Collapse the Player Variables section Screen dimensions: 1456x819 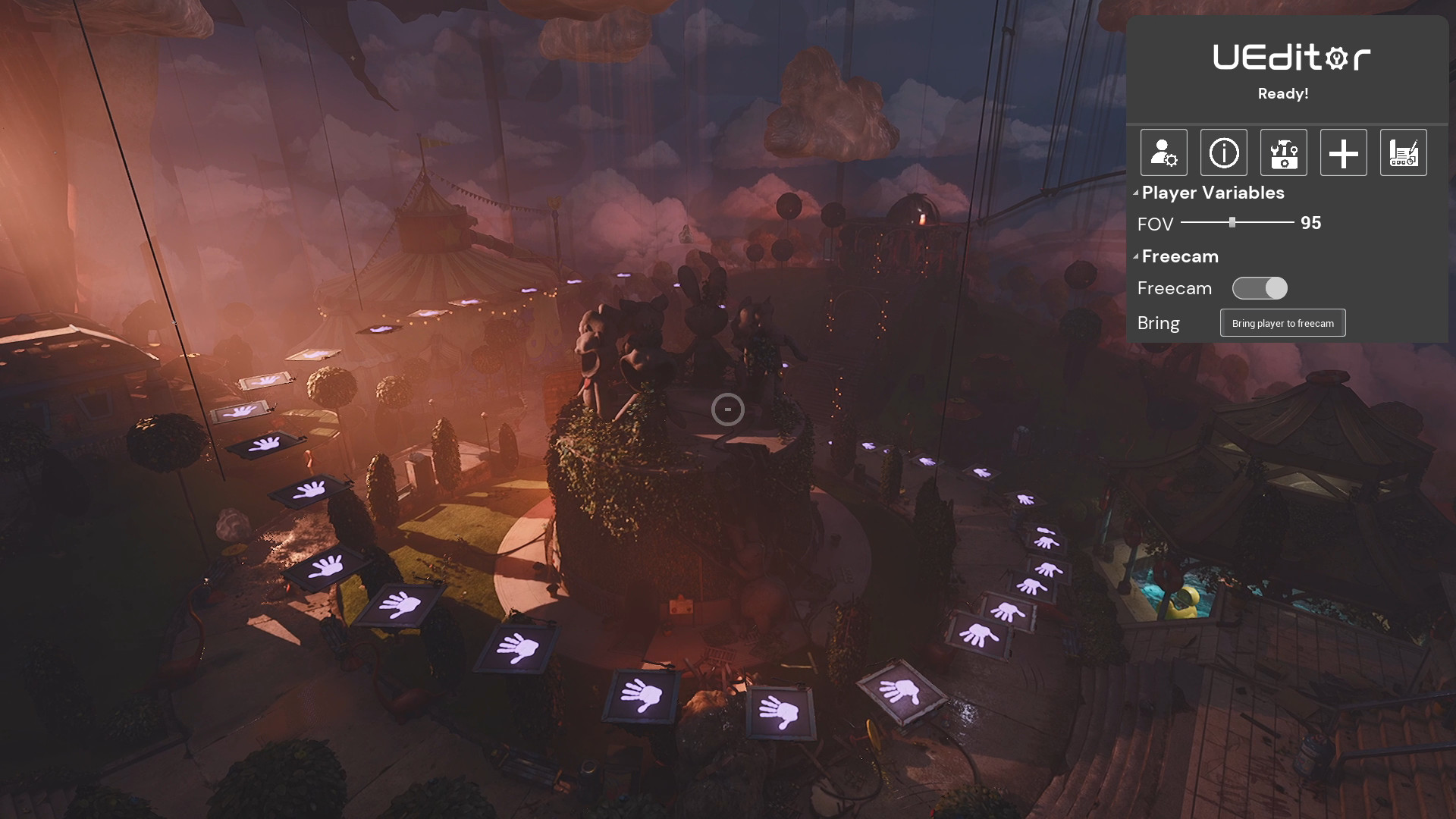pyautogui.click(x=1136, y=193)
